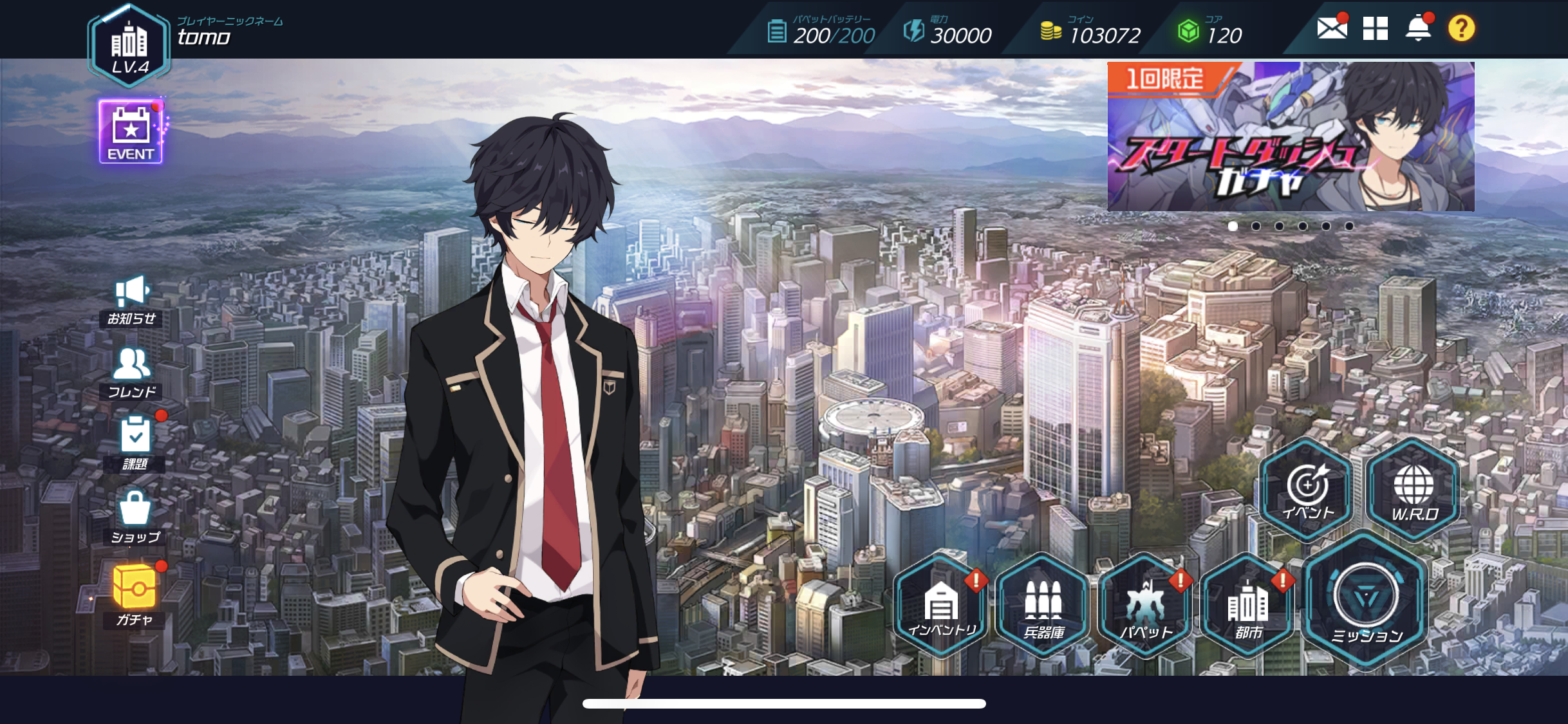This screenshot has height=724, width=1568.
Task: Open the yellow ガチャ box
Action: (x=135, y=594)
